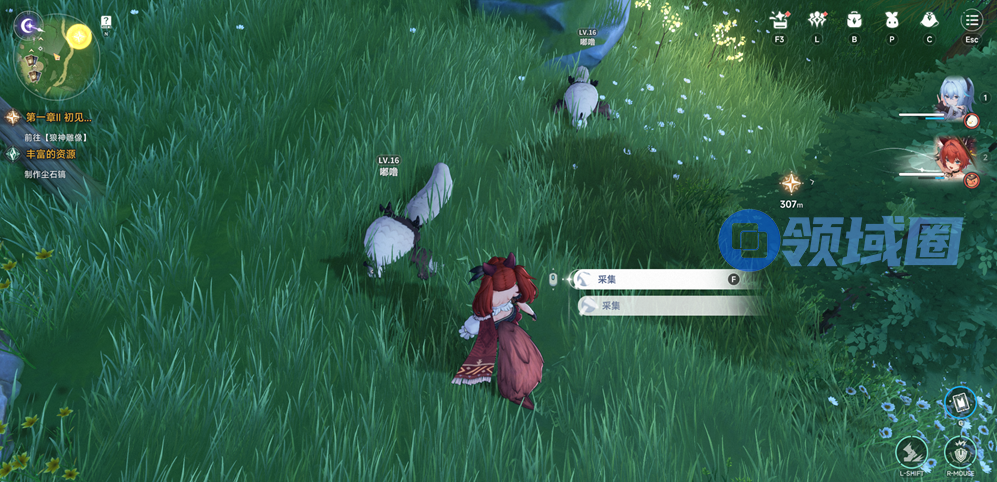Screen dimensions: 997x482
Task: Select the 第一章 初见 main quest tracker
Action: (x=57, y=118)
